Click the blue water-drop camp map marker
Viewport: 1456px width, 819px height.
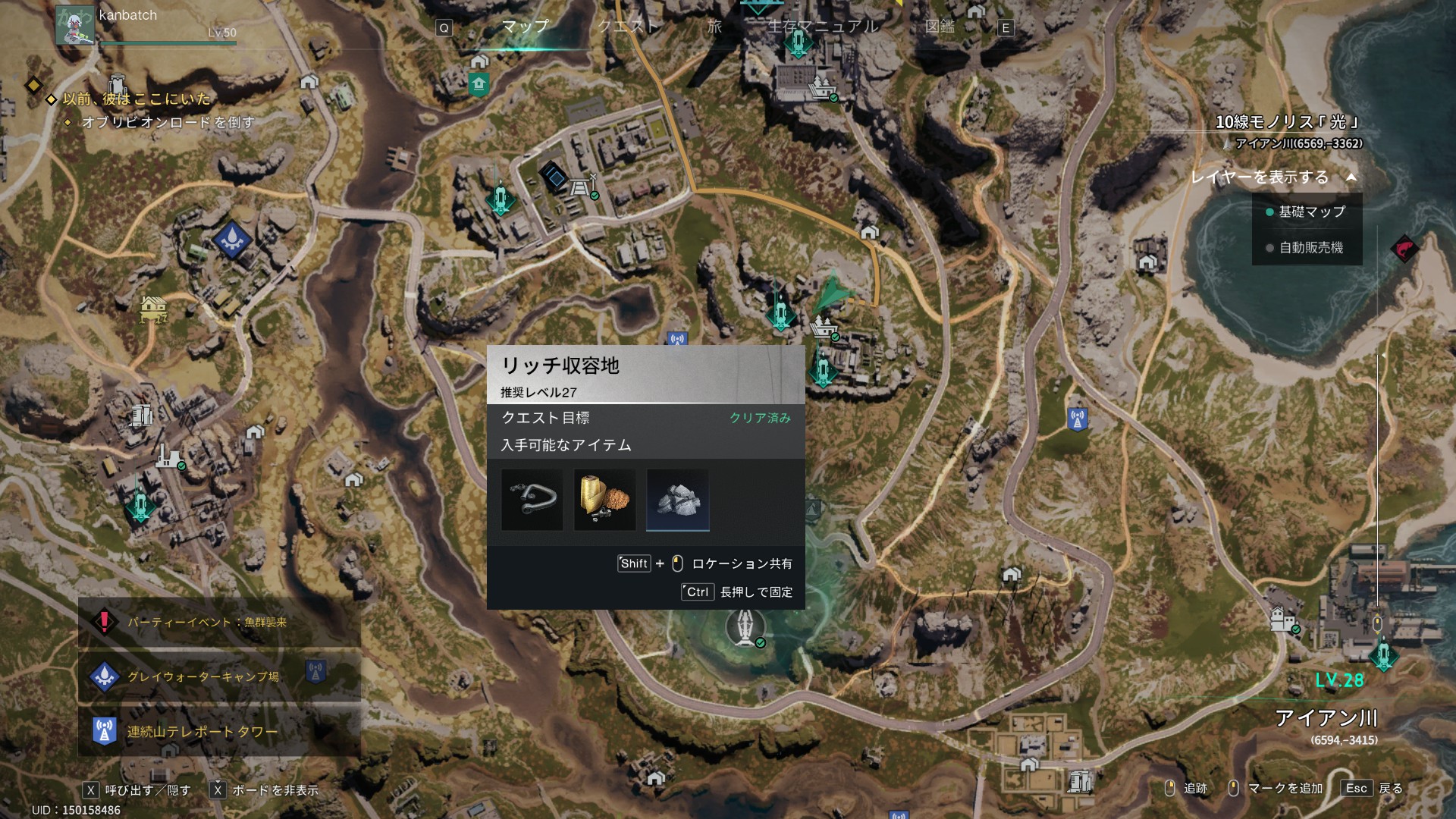click(x=231, y=240)
